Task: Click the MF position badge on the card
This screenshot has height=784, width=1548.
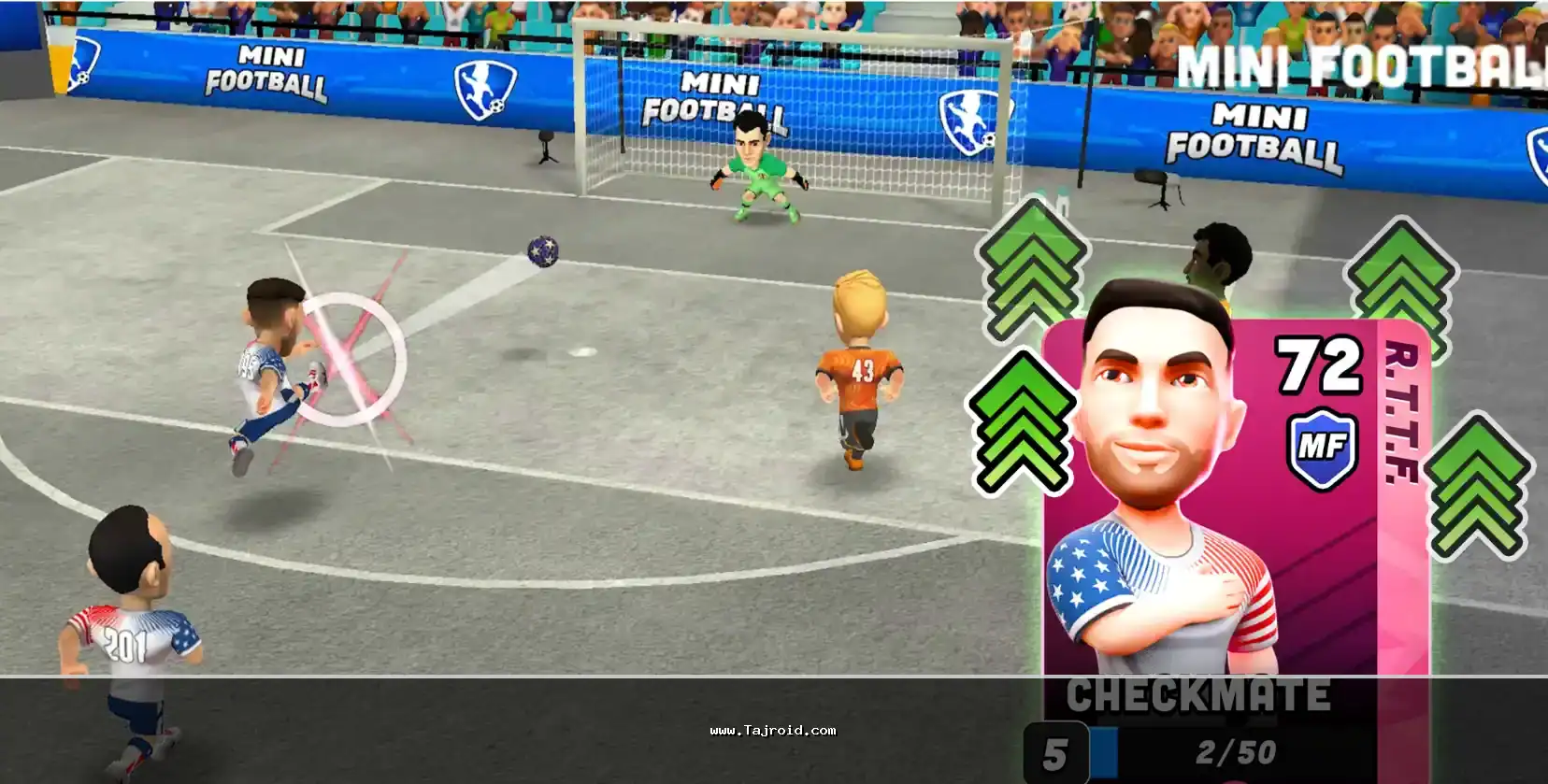Action: pos(1322,447)
